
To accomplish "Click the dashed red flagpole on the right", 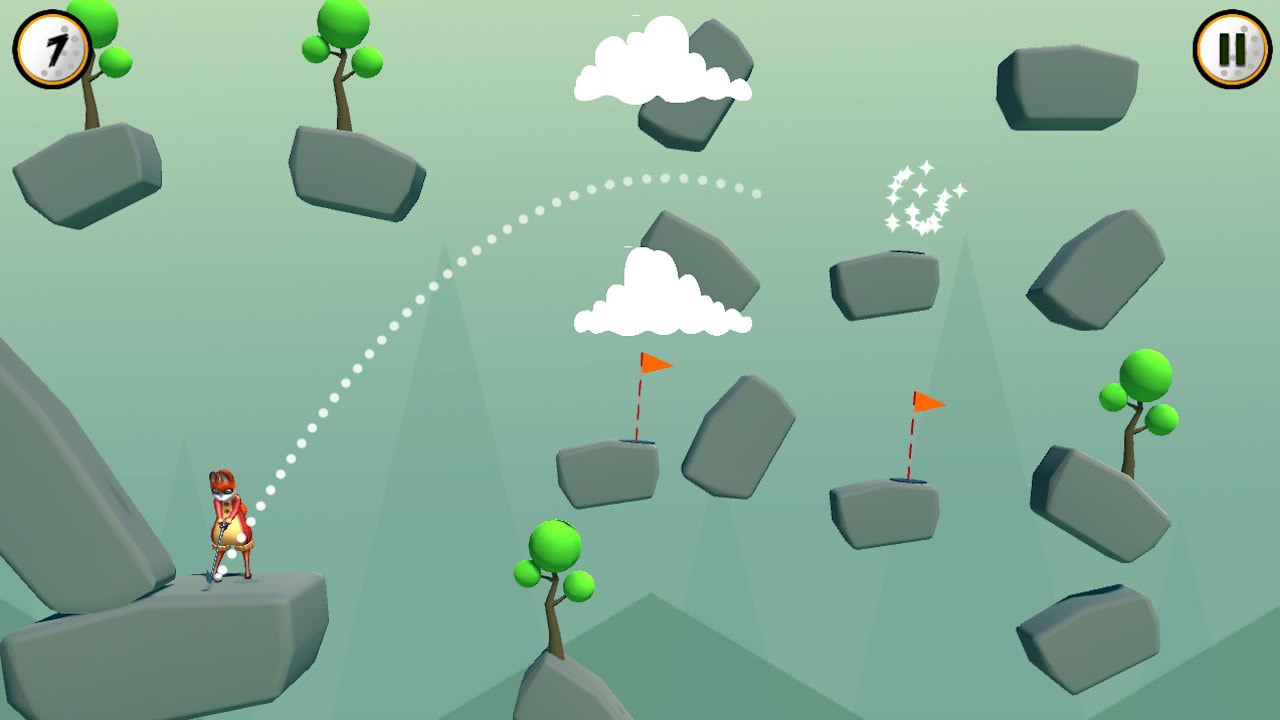I will [910, 445].
